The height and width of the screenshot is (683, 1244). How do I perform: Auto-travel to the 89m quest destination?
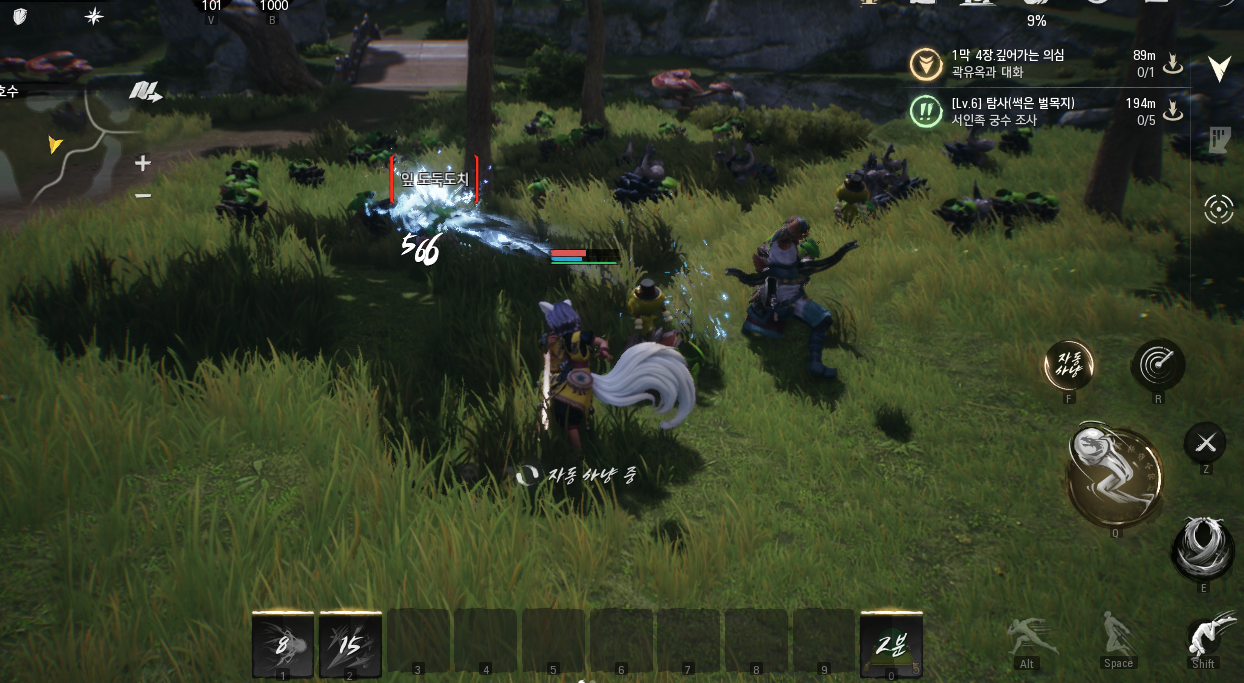coord(1174,64)
